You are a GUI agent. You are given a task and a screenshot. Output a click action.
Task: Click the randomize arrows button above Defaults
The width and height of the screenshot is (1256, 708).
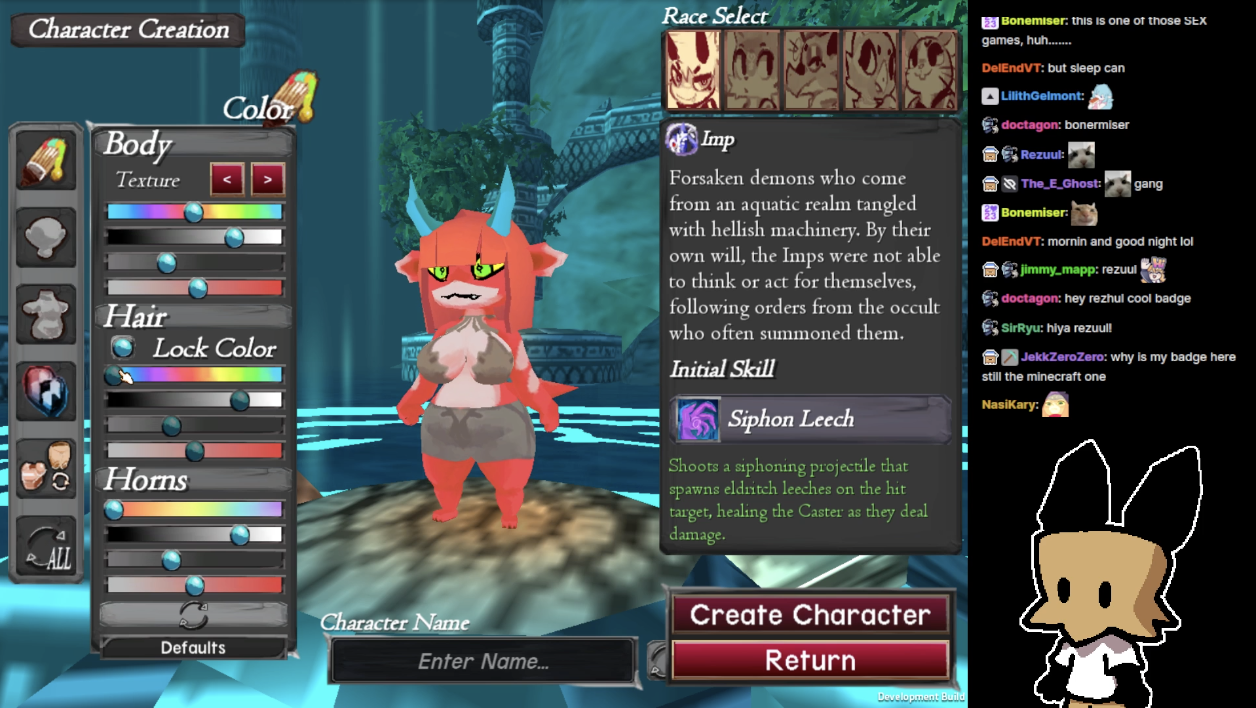[x=193, y=614]
